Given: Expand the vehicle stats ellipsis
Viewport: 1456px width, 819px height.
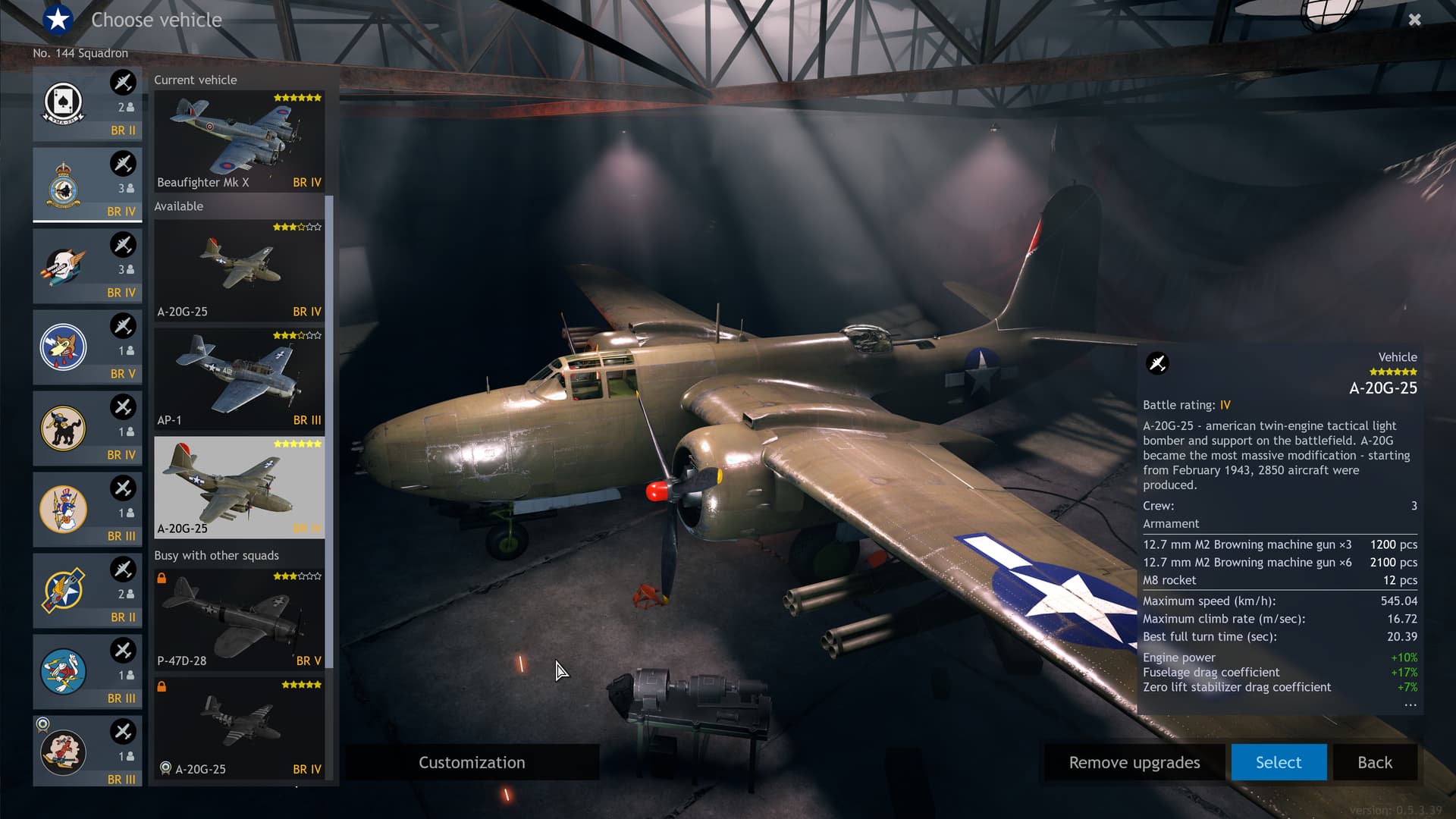Looking at the screenshot, I should 1410,704.
